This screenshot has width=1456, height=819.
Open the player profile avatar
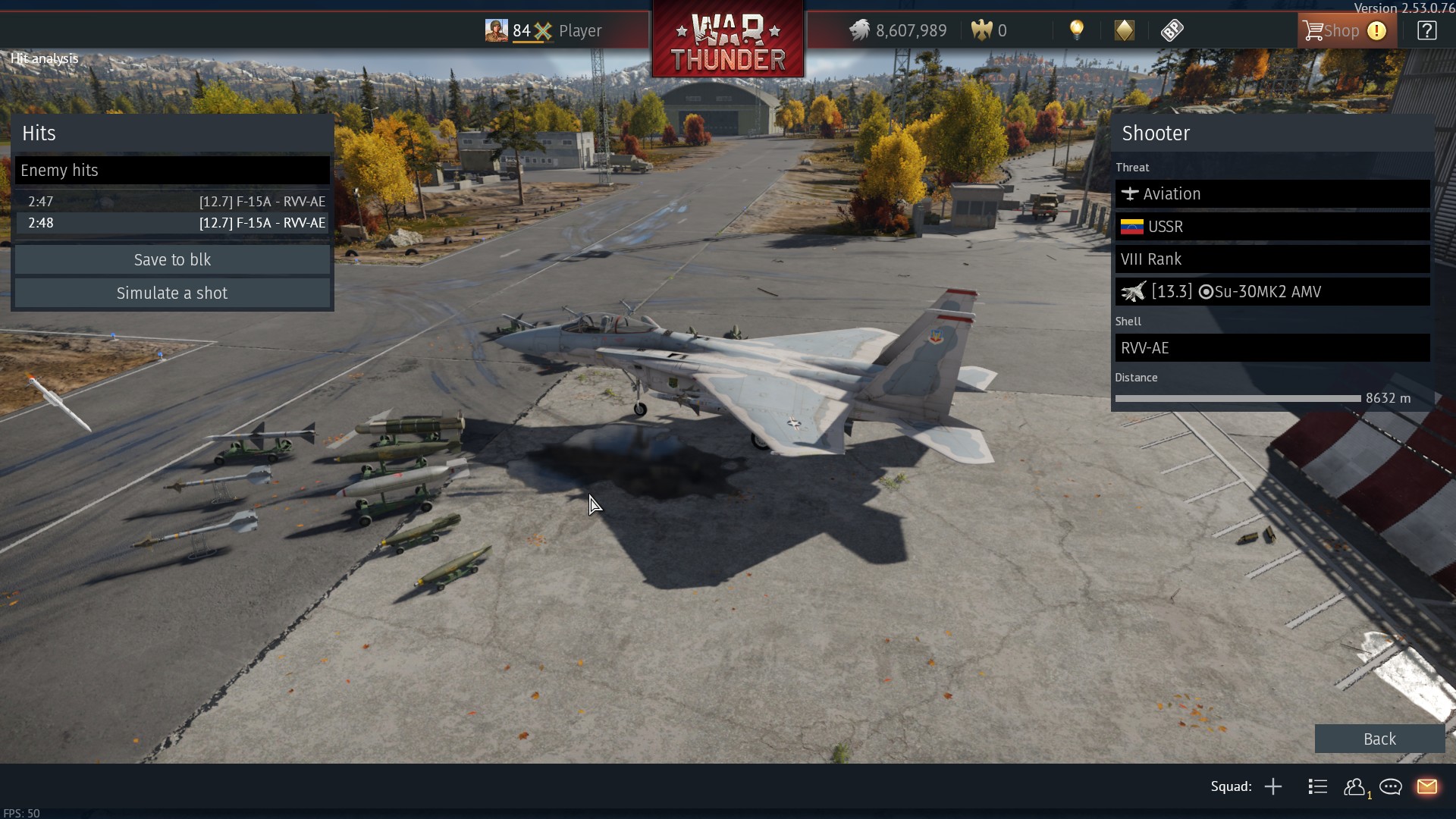tap(496, 30)
